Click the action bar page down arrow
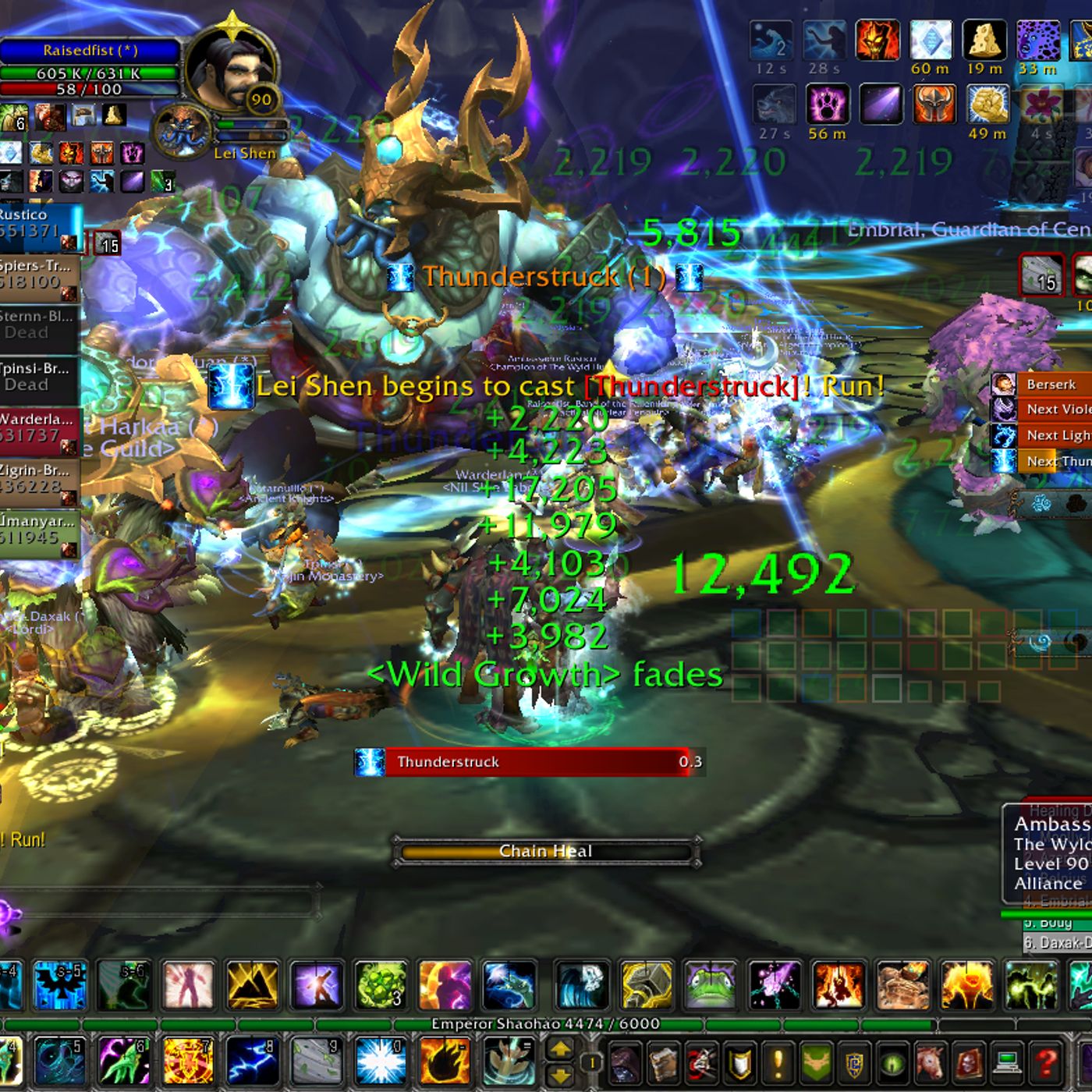The height and width of the screenshot is (1092, 1092). [560, 1076]
